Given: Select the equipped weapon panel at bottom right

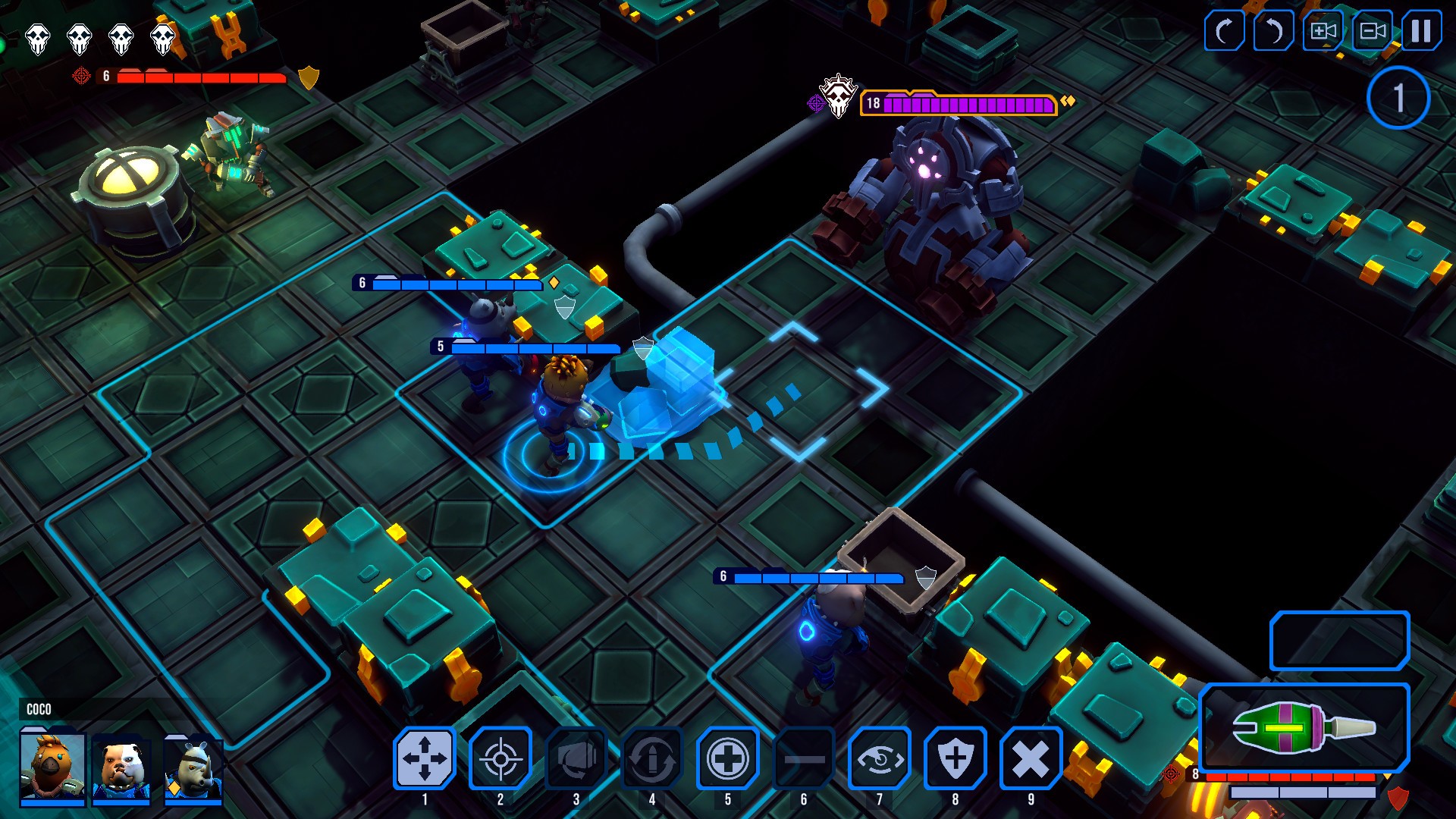Looking at the screenshot, I should coord(1335,728).
